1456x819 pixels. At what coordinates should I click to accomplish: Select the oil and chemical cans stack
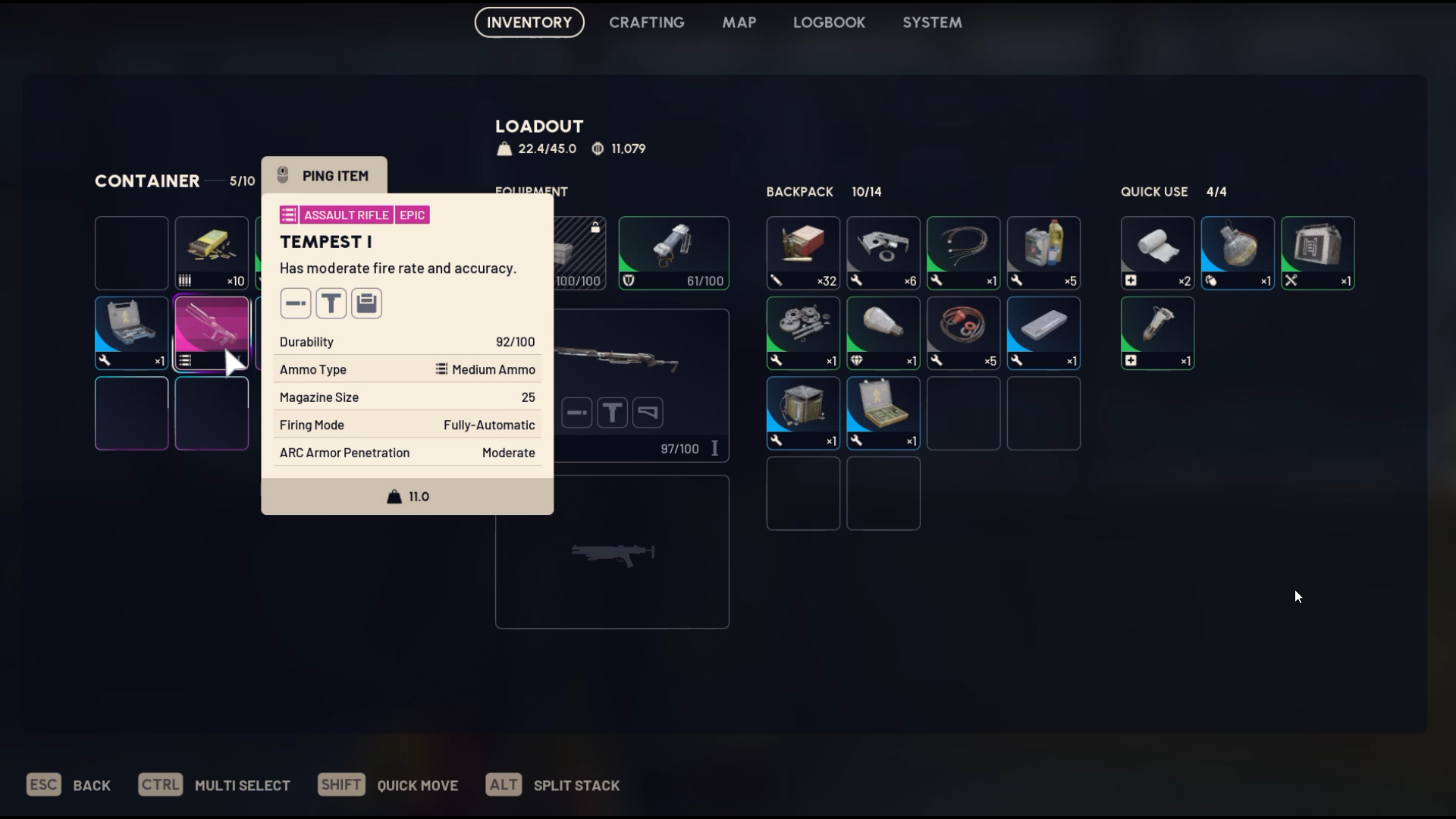point(1043,253)
